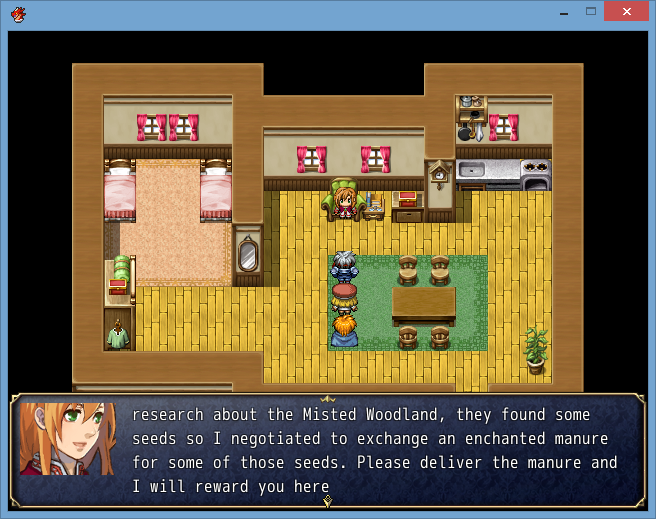Advance the dialogue text box
Viewport: 656px width, 519px height.
point(327,450)
